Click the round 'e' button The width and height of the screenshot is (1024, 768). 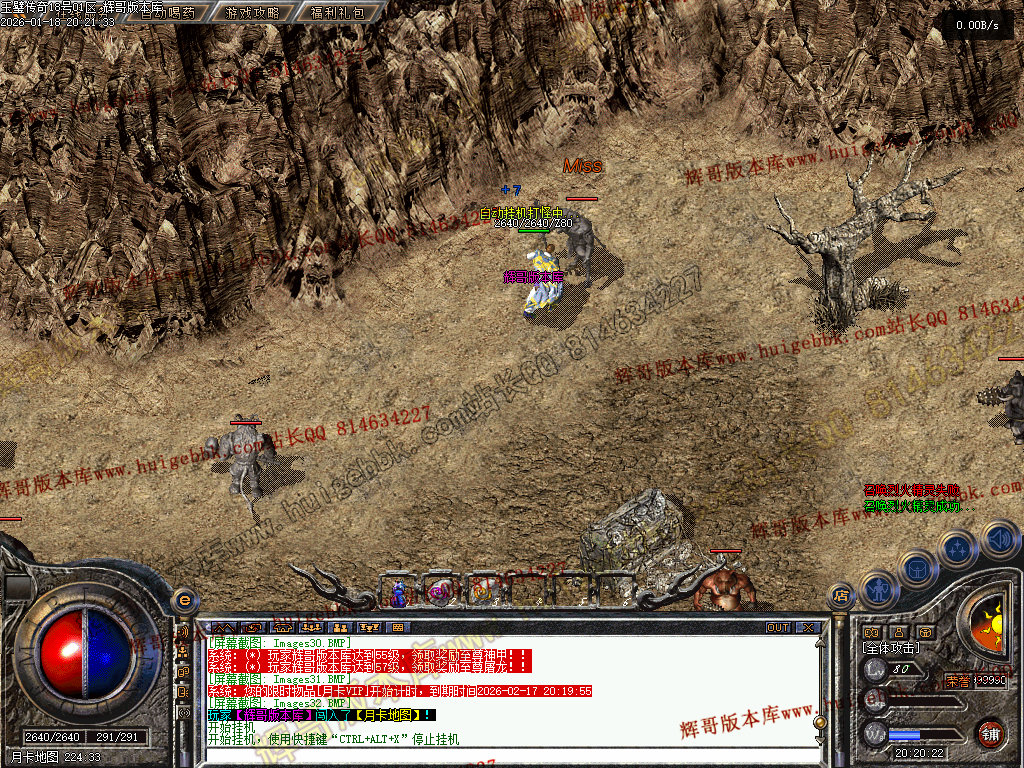pos(183,599)
